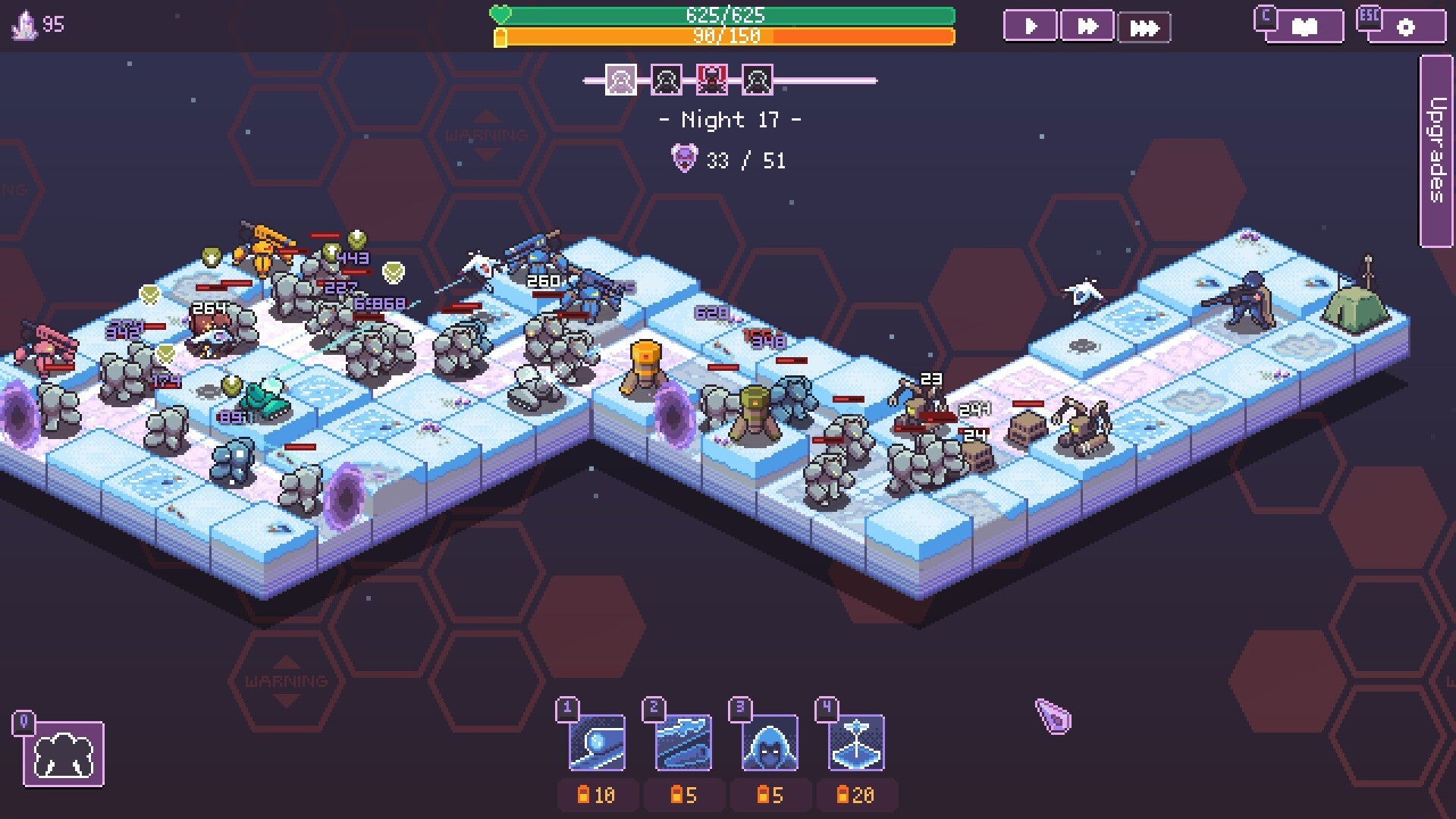This screenshot has height=819, width=1456.
Task: Use the ice arrow ability in slot 2
Action: 683,742
